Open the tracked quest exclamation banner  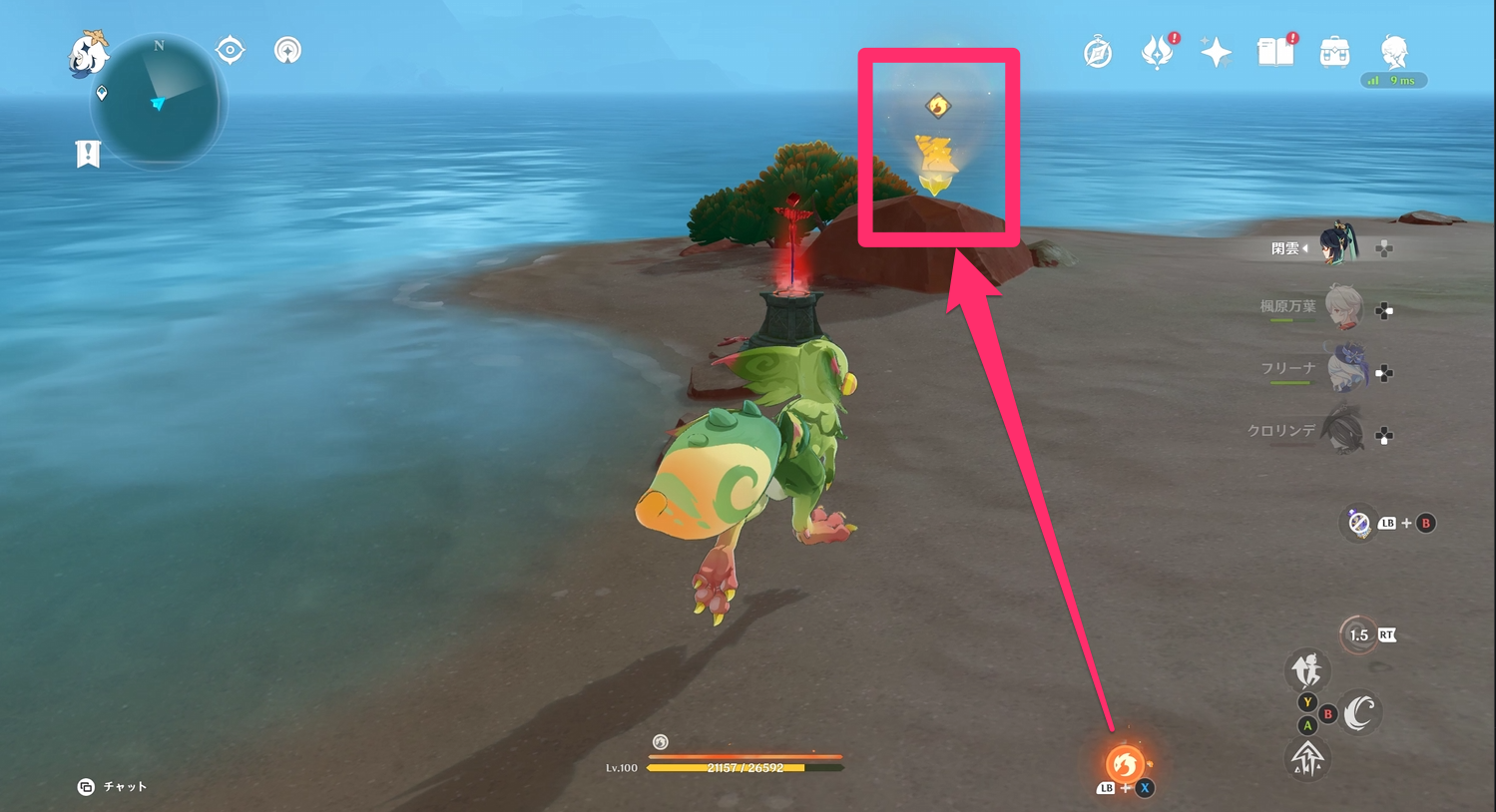point(88,155)
